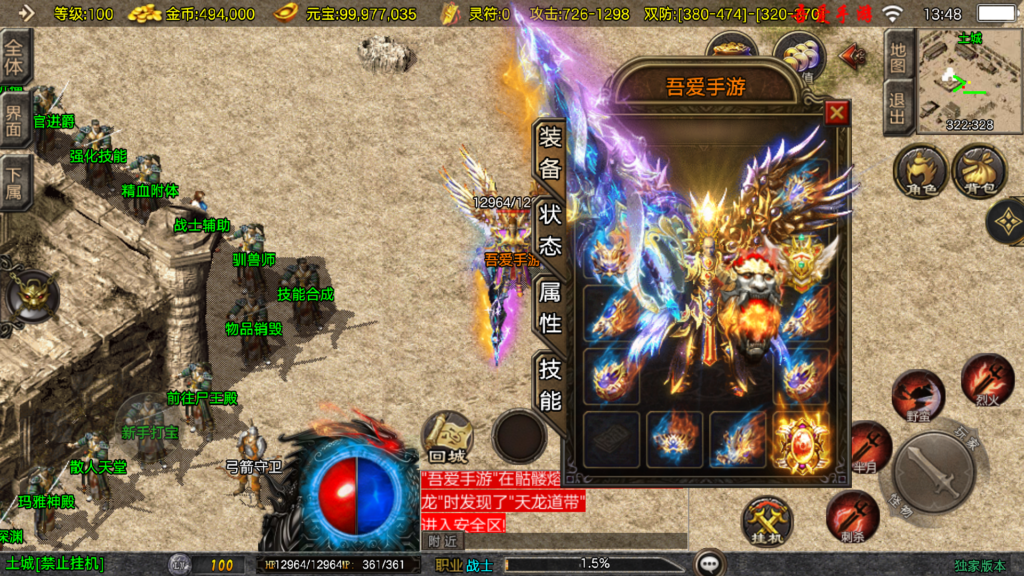Toggle 挂机 auto-battle mode
The width and height of the screenshot is (1024, 576).
767,523
